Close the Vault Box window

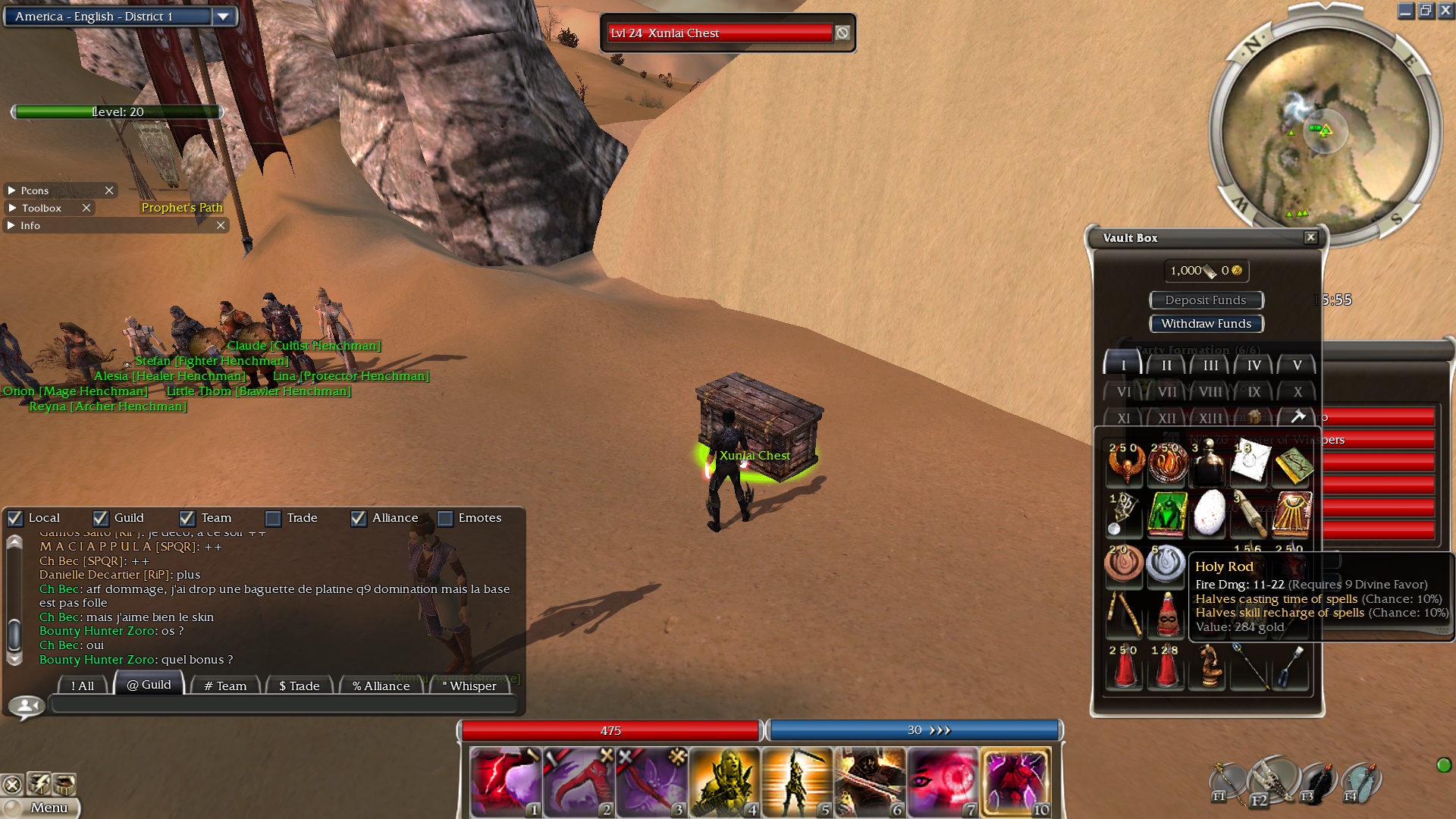1310,237
